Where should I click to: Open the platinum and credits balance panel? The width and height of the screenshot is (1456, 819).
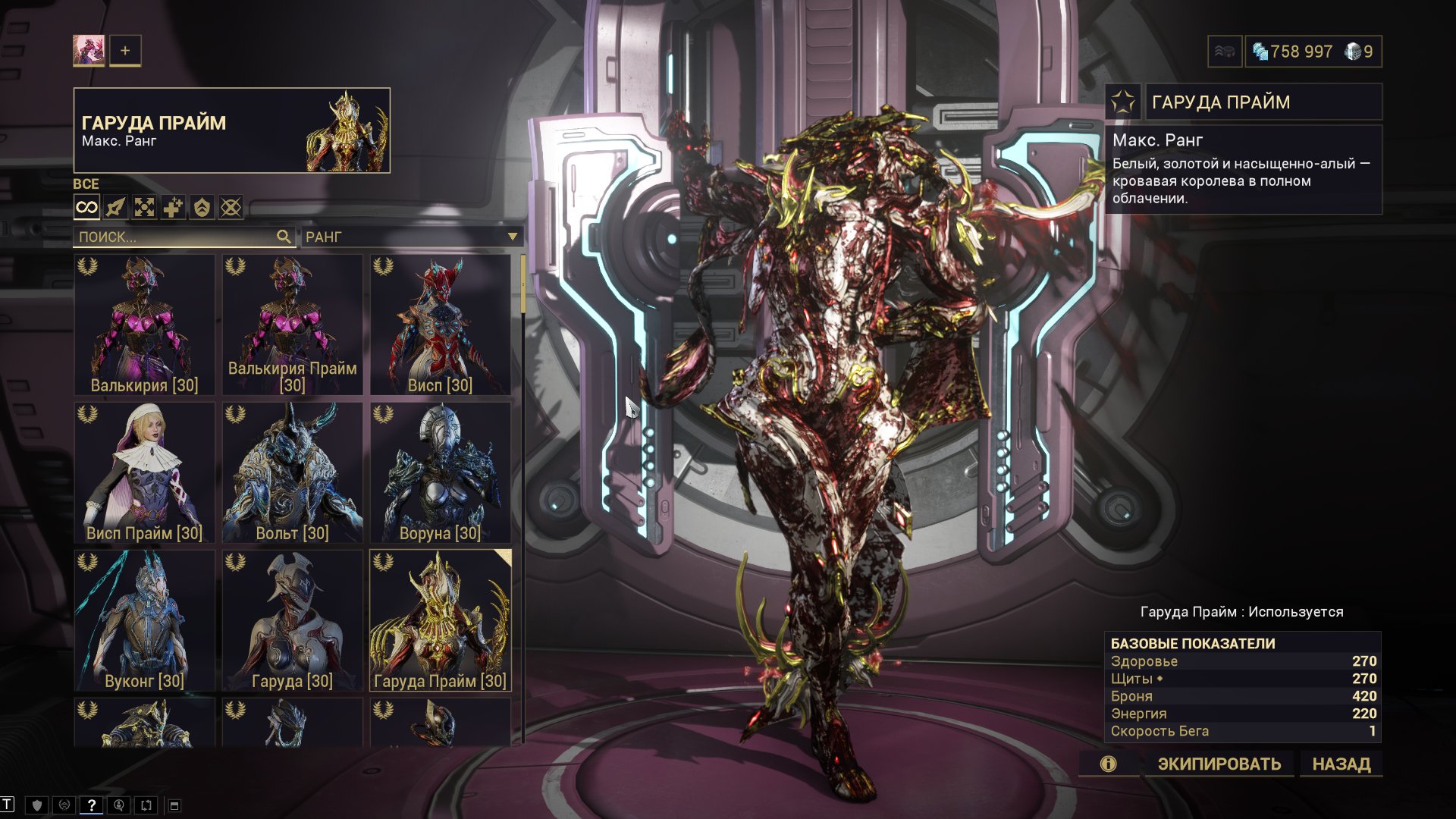click(1313, 52)
